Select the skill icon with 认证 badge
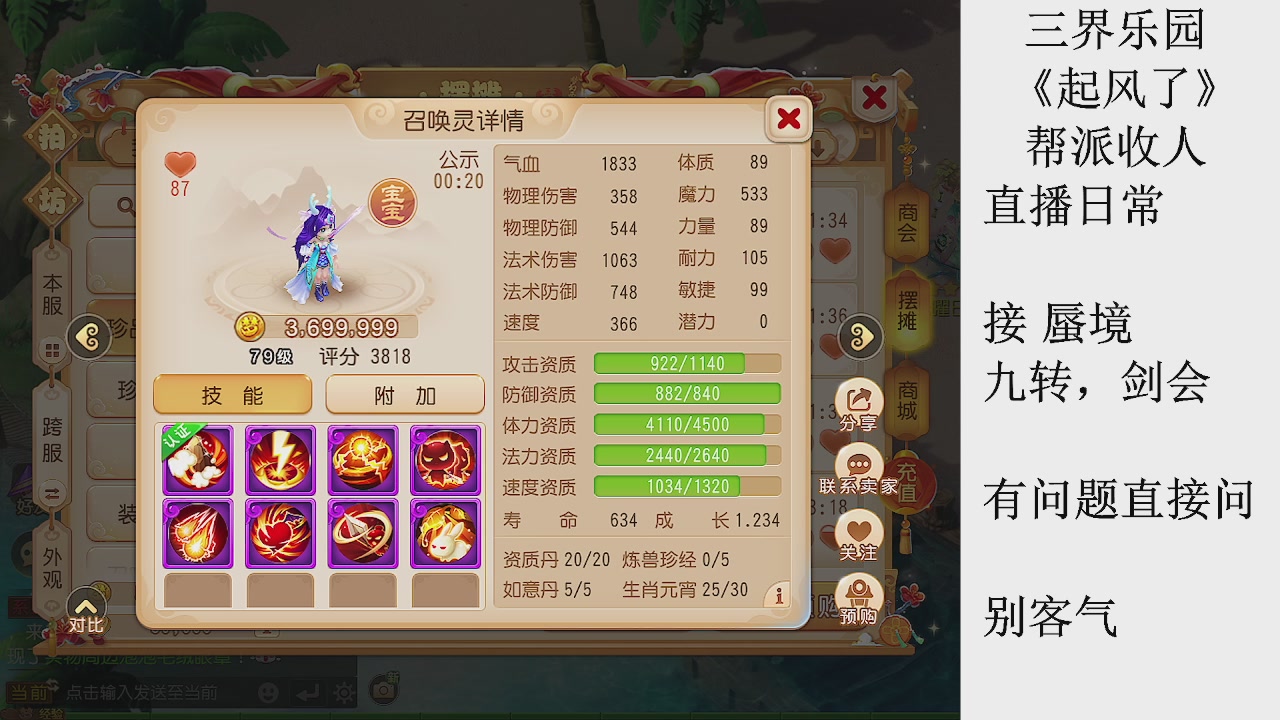Screen dimensions: 1280x720 [197, 460]
